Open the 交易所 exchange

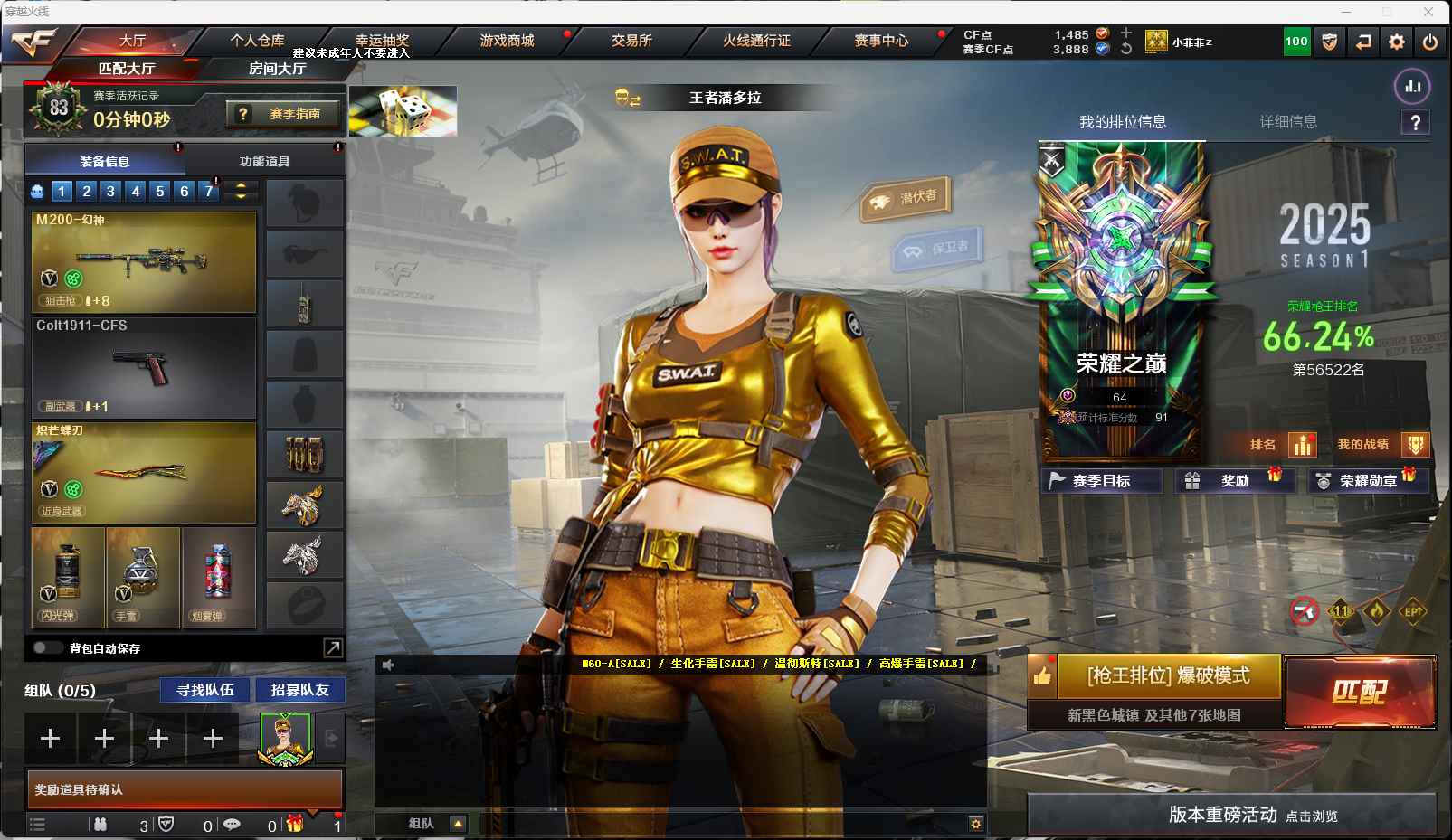[631, 41]
